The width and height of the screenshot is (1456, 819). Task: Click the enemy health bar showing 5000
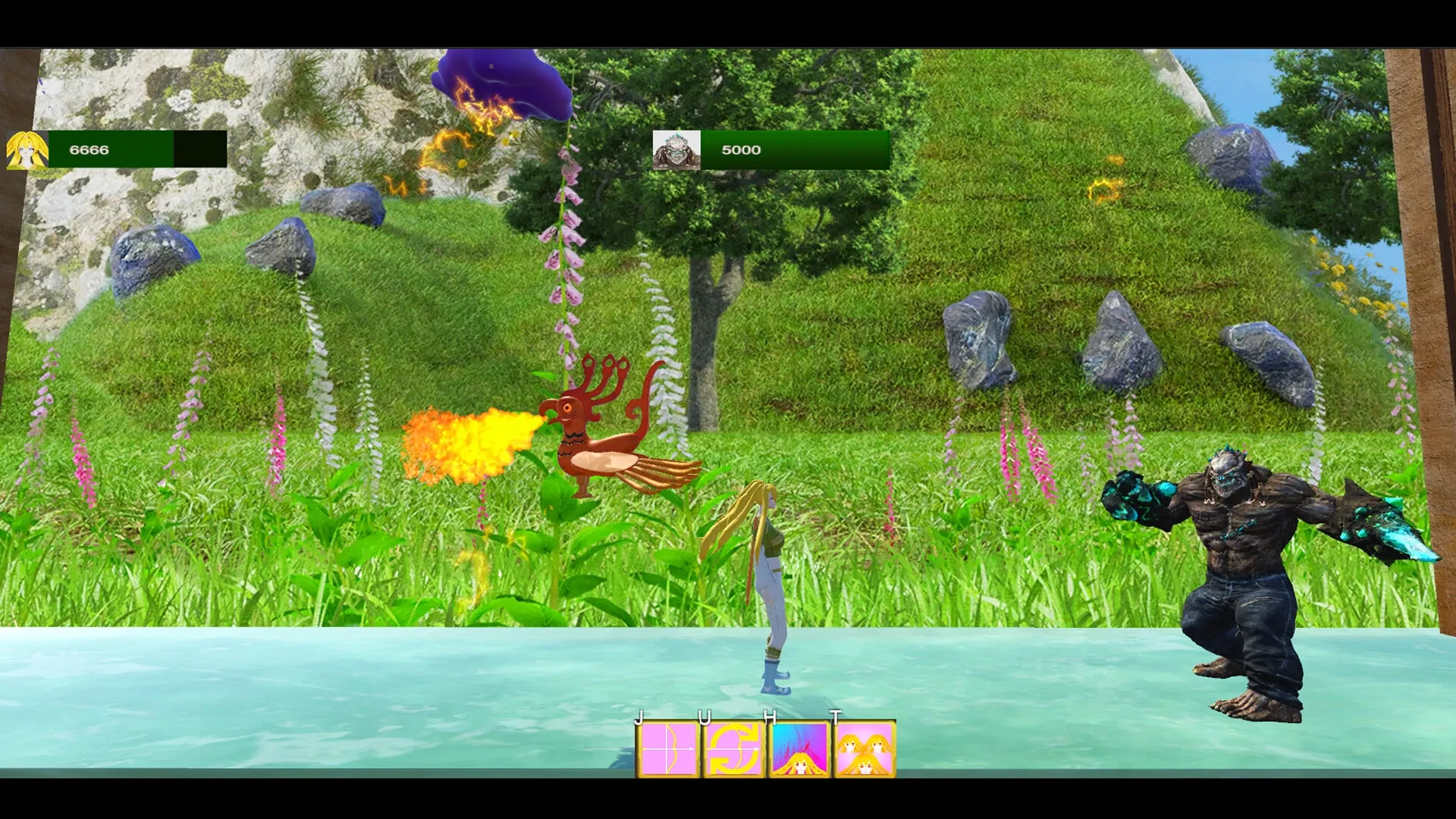(792, 149)
